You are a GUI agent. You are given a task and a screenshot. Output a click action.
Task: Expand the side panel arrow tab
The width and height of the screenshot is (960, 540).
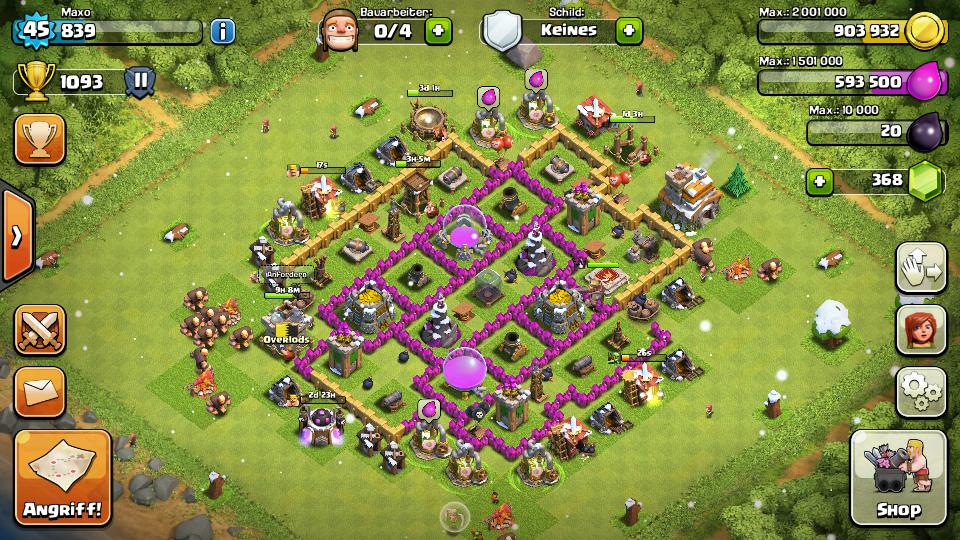(16, 236)
